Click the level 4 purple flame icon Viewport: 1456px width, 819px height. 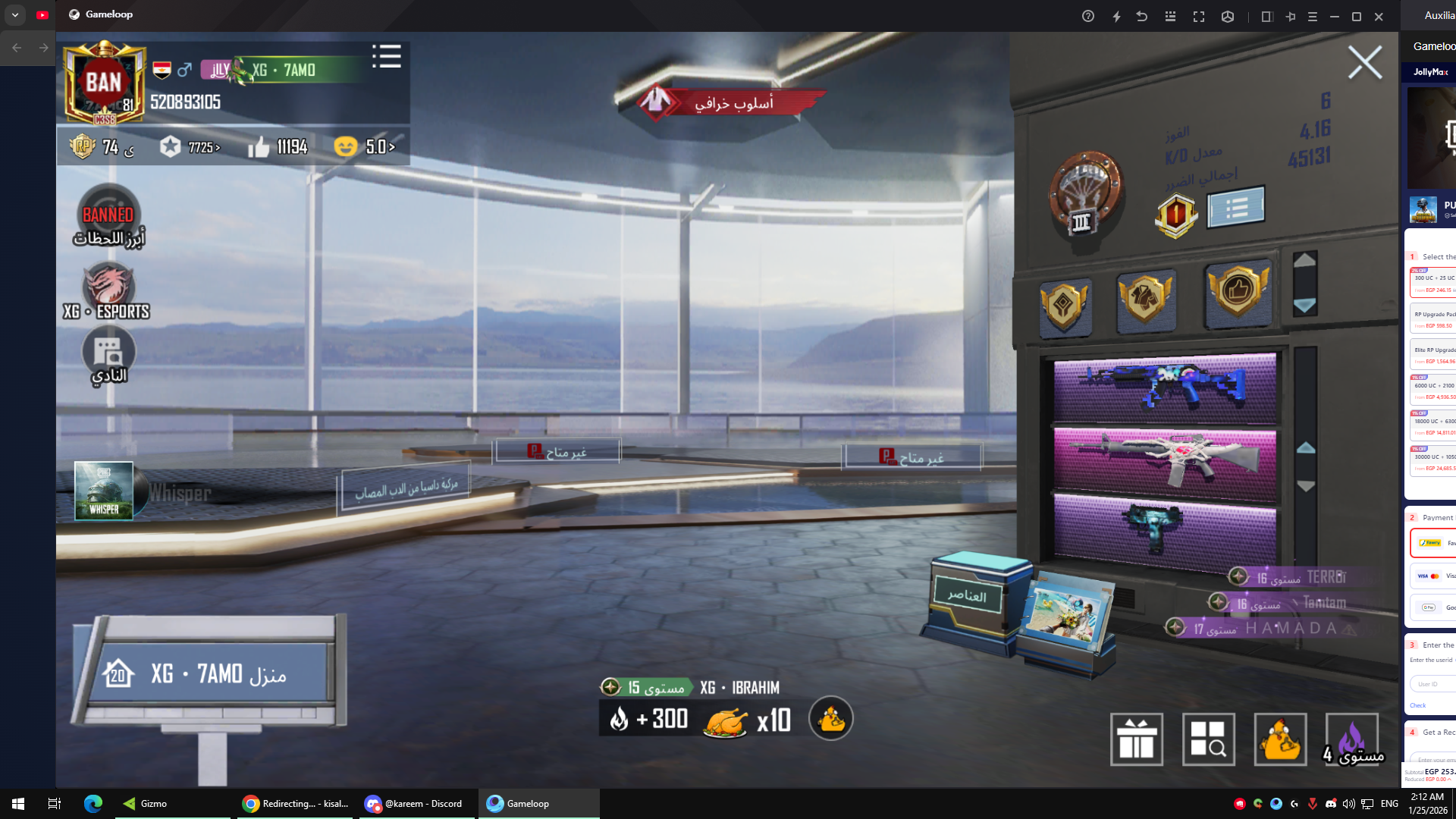point(1351,739)
